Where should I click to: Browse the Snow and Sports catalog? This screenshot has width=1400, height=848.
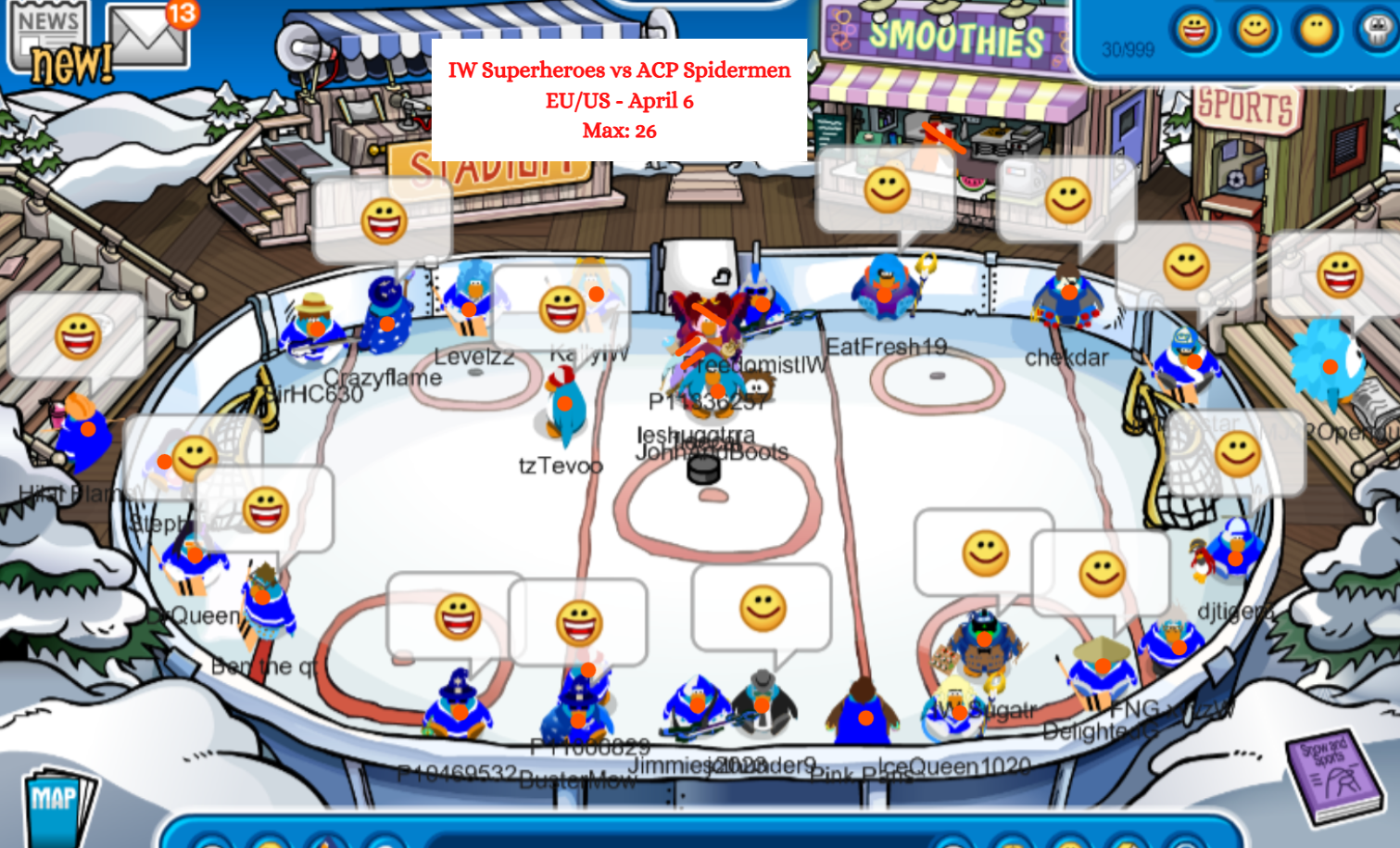coord(1335,777)
